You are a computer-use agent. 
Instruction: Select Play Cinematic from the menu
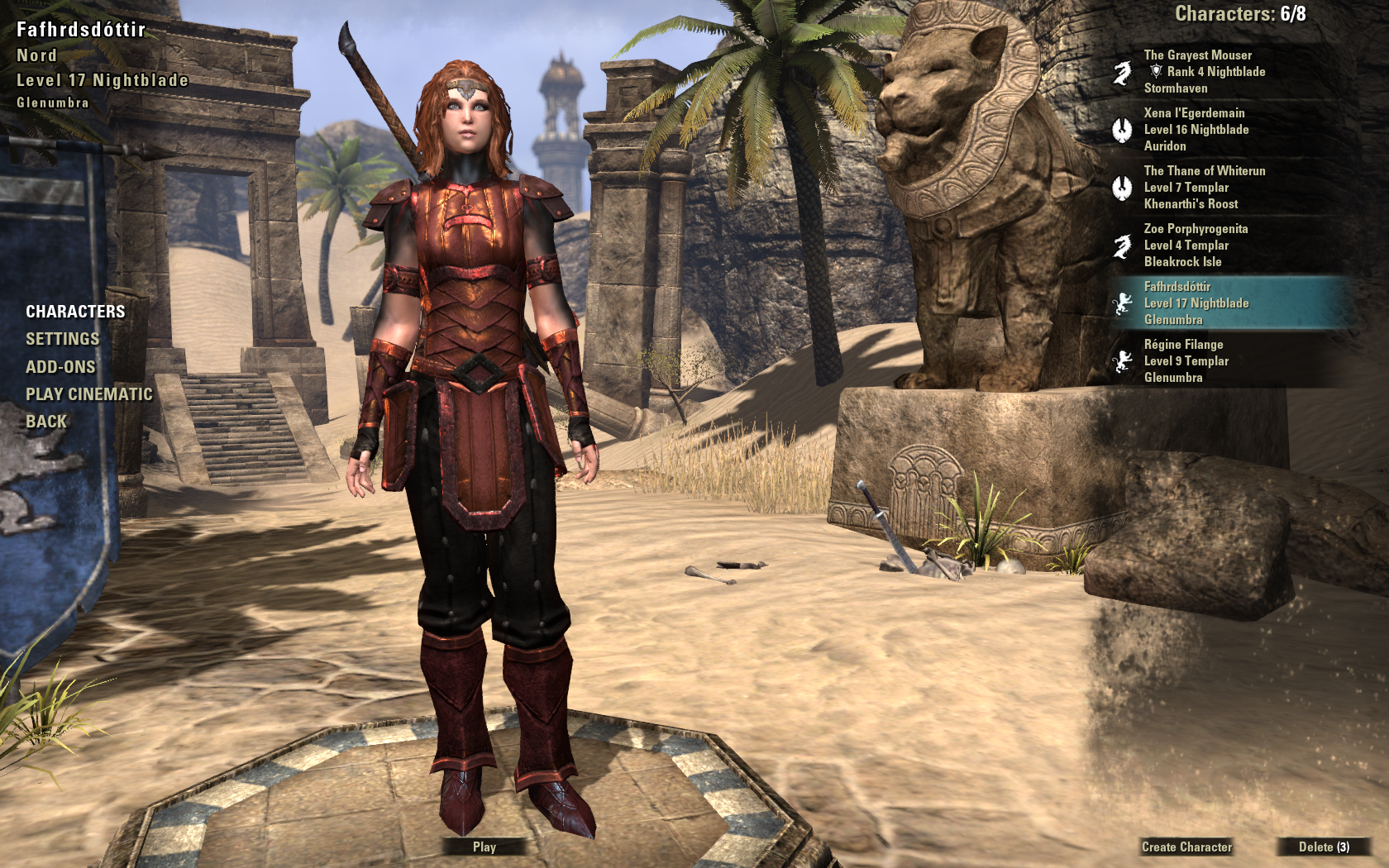(x=88, y=394)
